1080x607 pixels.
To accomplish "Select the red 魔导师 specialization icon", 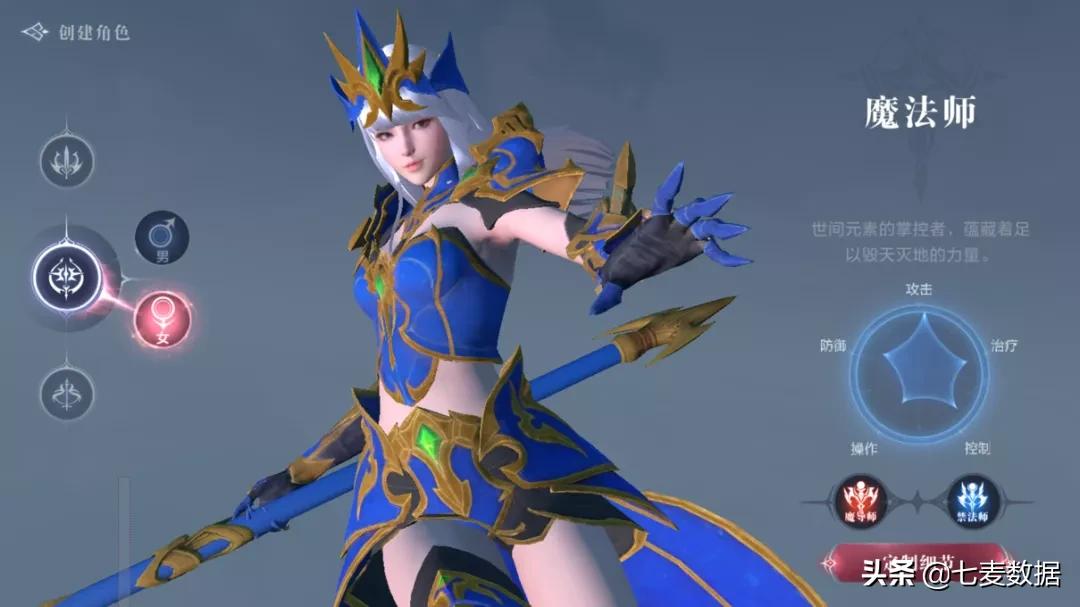I will (x=859, y=500).
